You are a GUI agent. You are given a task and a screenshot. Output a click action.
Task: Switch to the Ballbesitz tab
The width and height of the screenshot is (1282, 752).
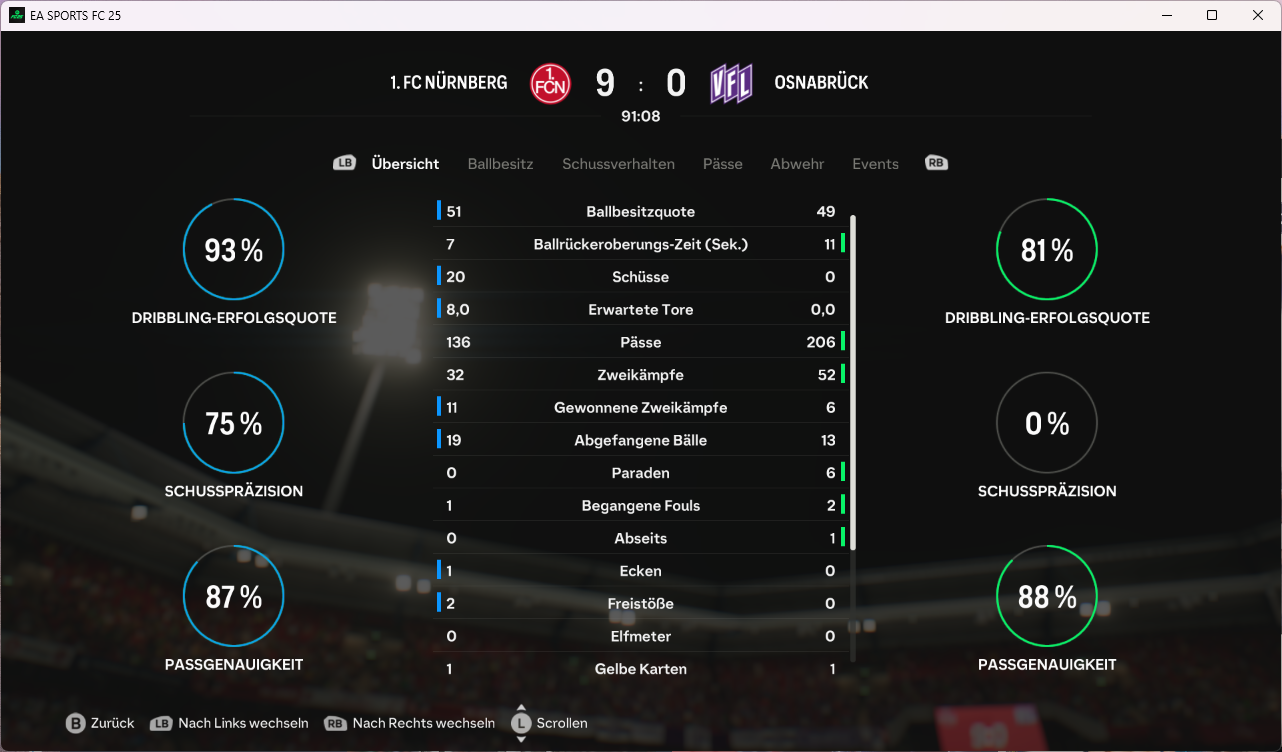coord(500,164)
